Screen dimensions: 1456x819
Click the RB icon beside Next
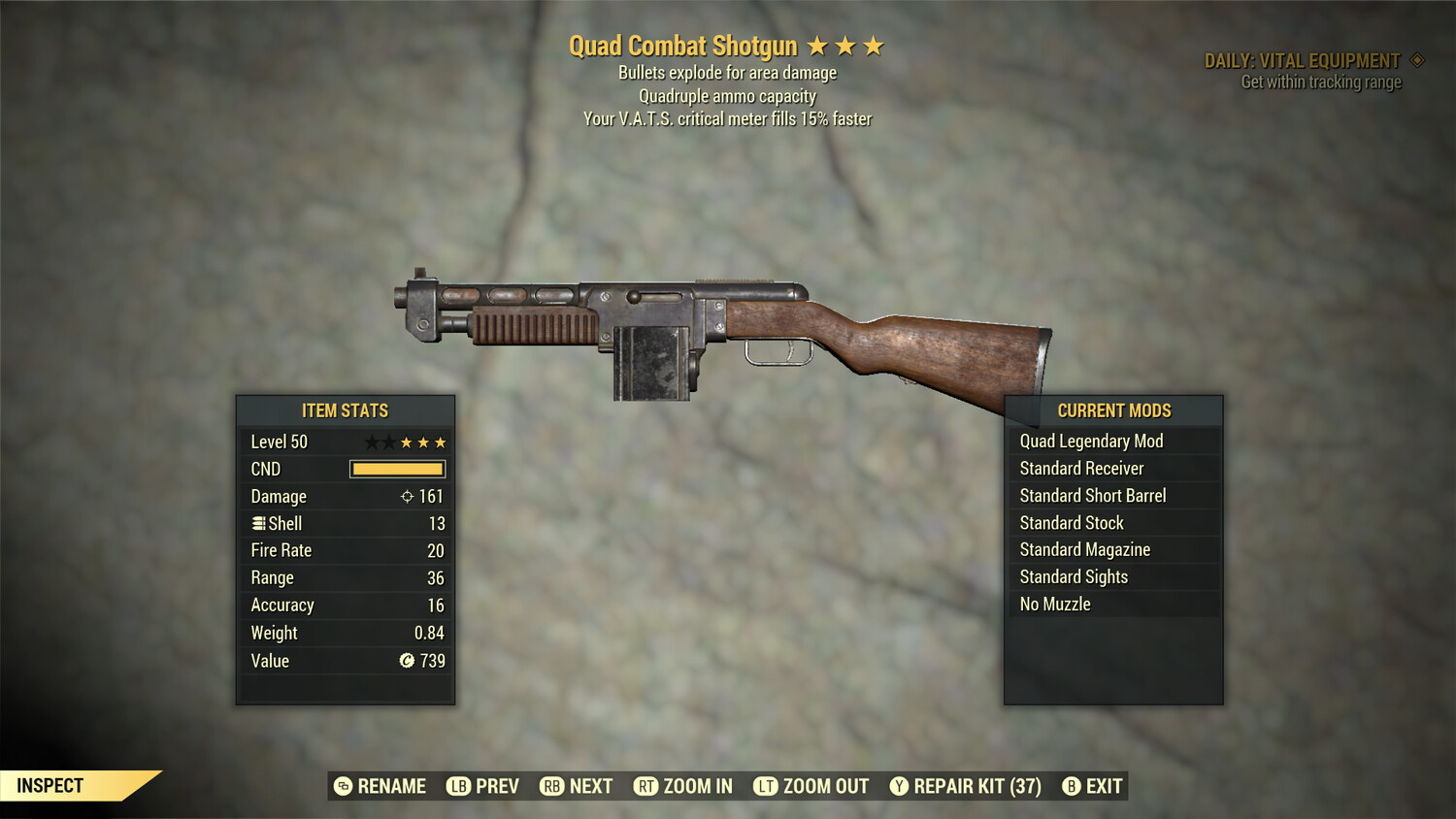tap(550, 786)
